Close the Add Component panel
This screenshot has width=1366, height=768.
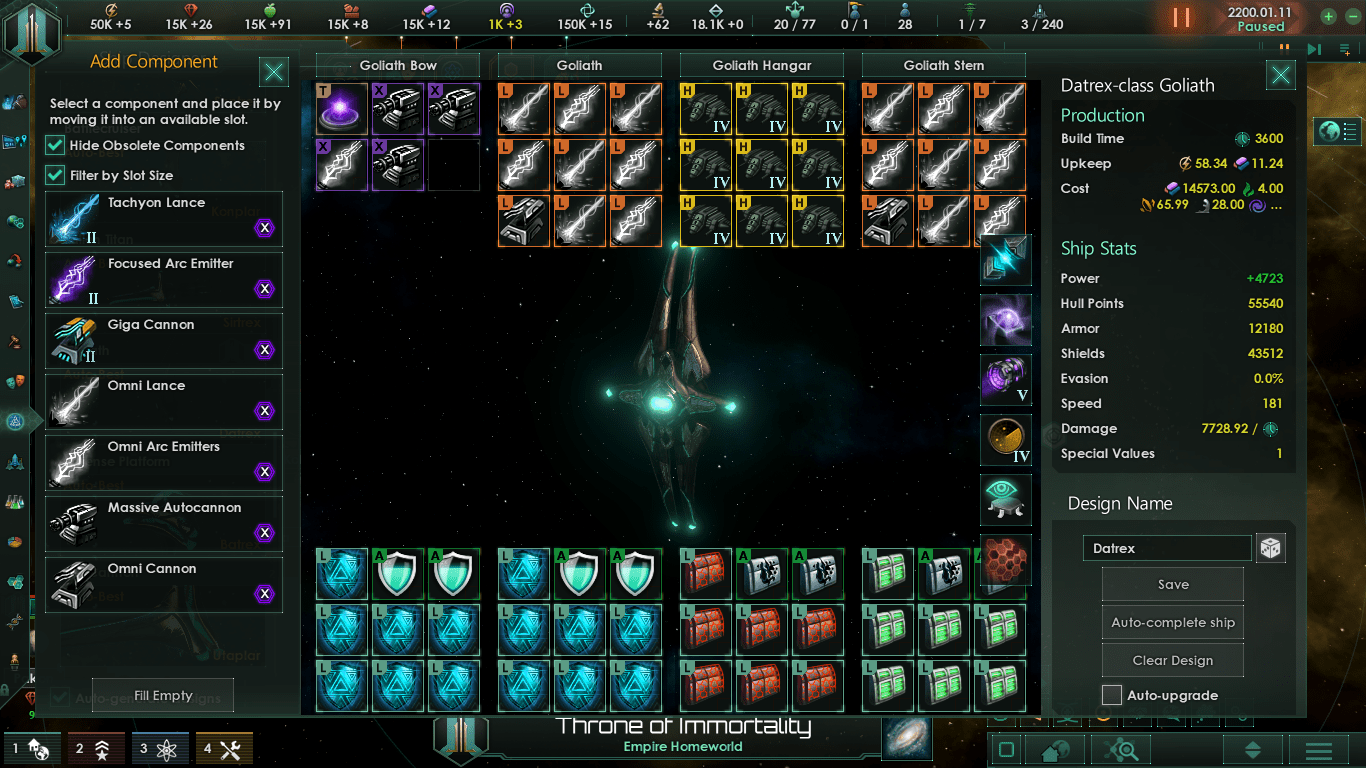pyautogui.click(x=274, y=72)
